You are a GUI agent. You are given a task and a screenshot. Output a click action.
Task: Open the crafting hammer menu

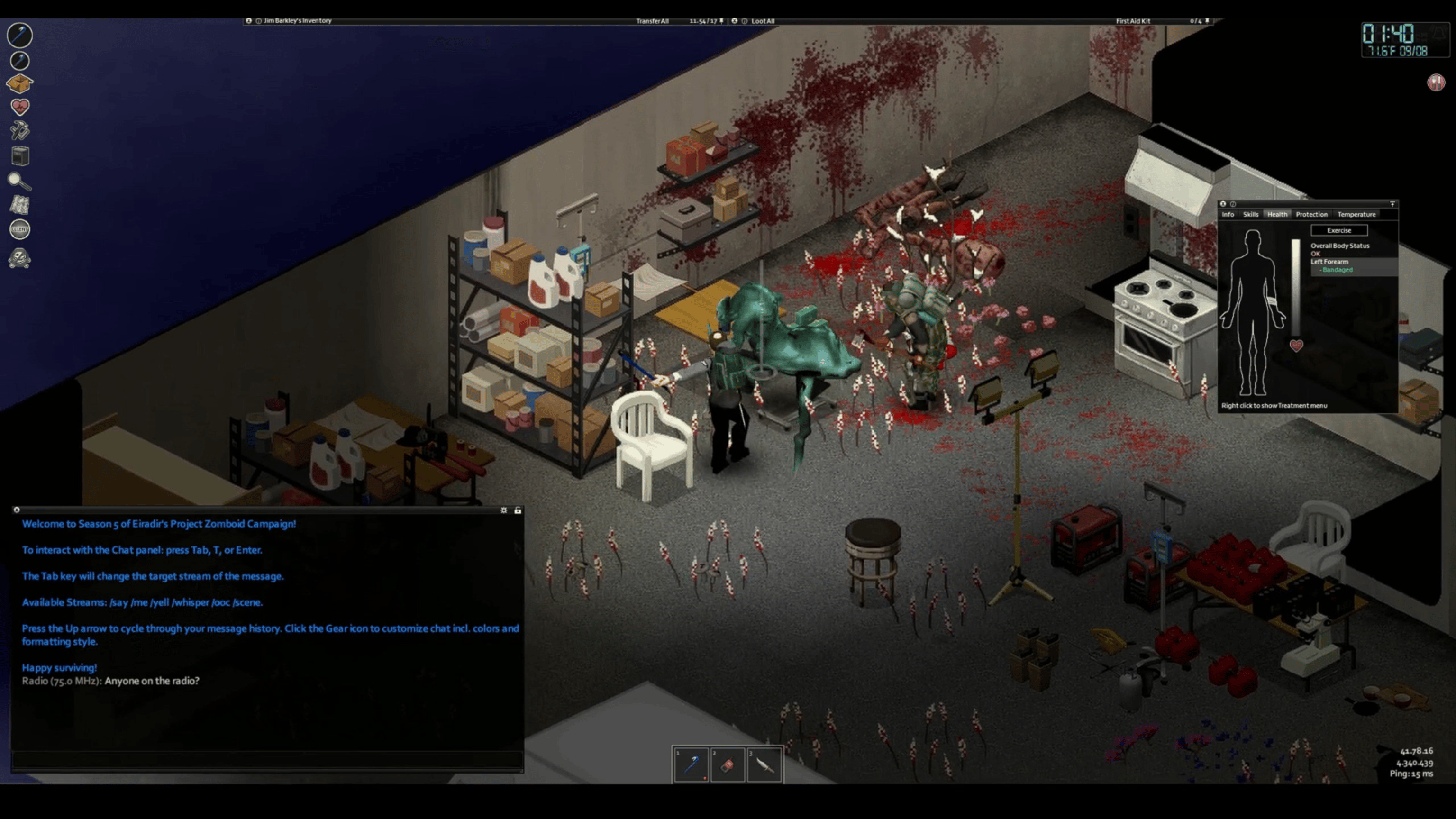20,131
